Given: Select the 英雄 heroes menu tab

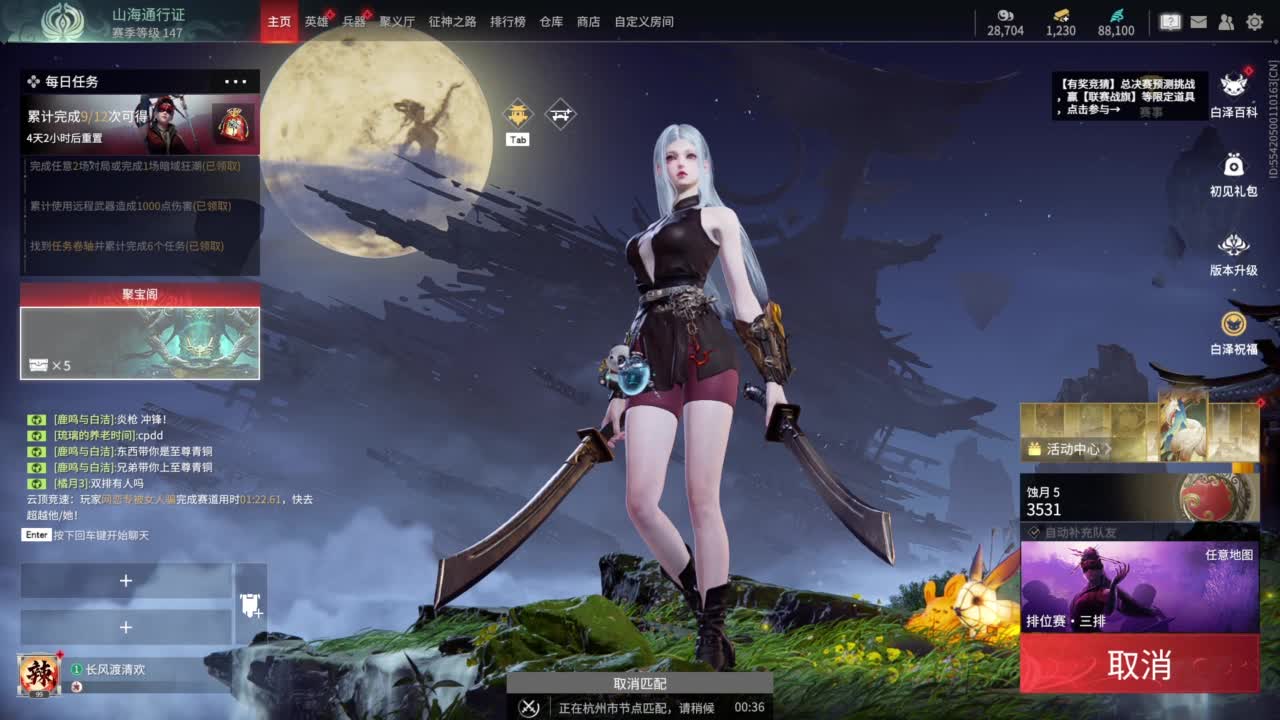Looking at the screenshot, I should tap(317, 21).
